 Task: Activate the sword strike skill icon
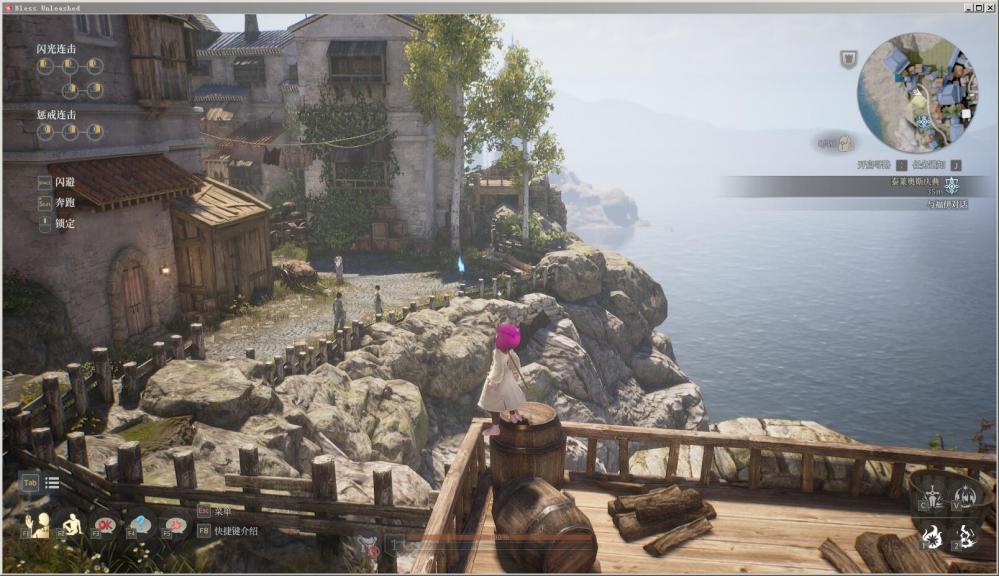point(932,497)
